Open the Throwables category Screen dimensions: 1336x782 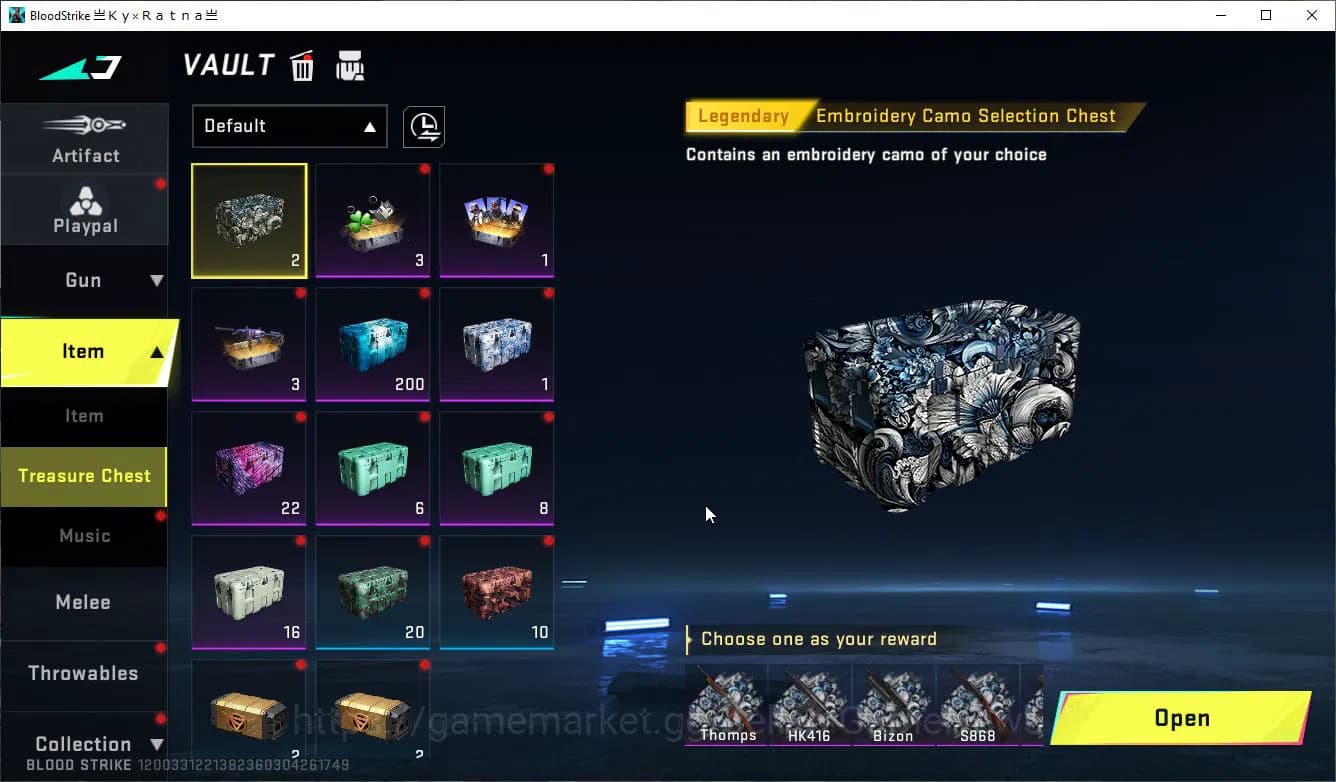[x=85, y=673]
